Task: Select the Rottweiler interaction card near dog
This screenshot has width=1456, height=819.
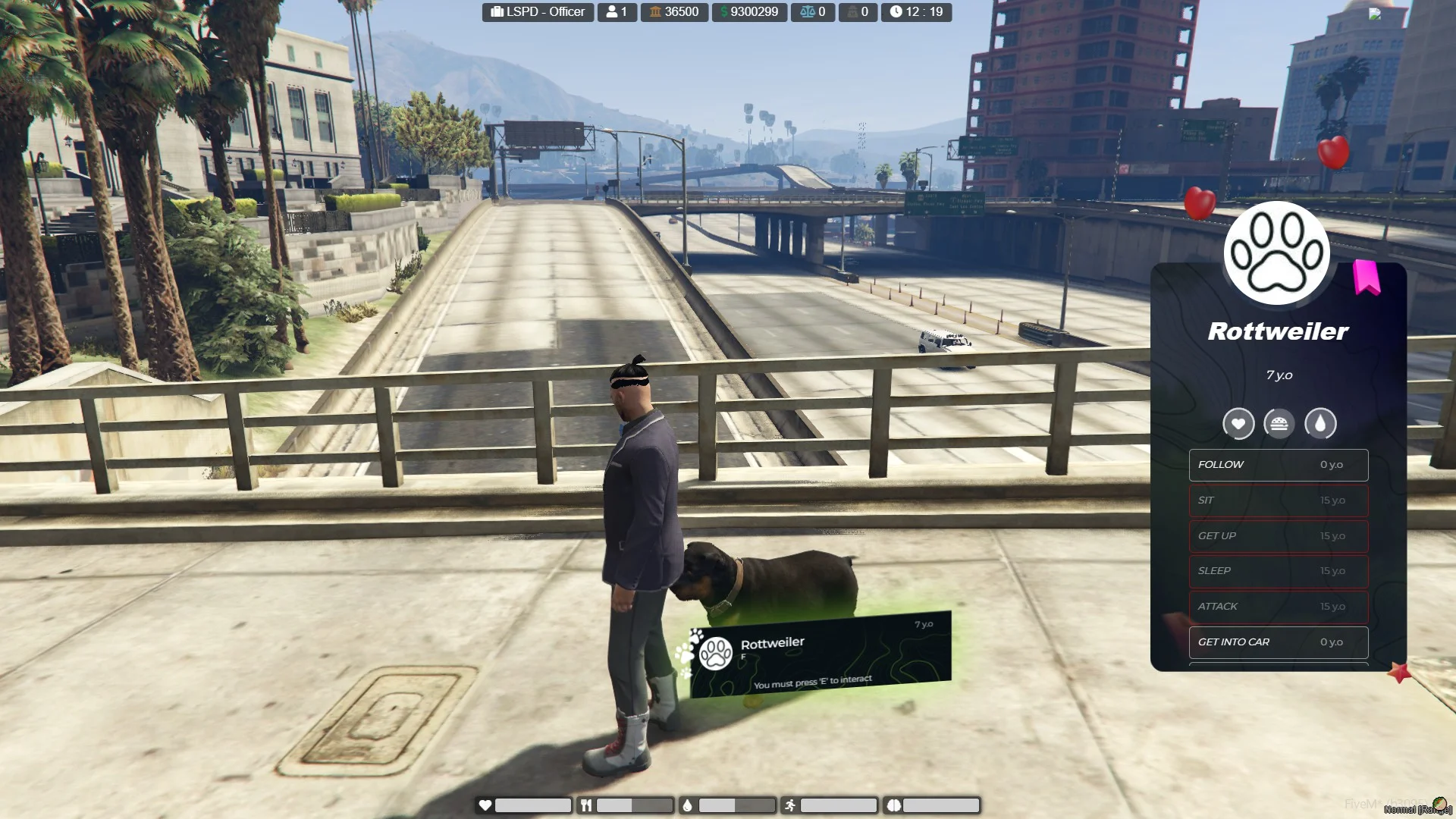Action: point(820,655)
